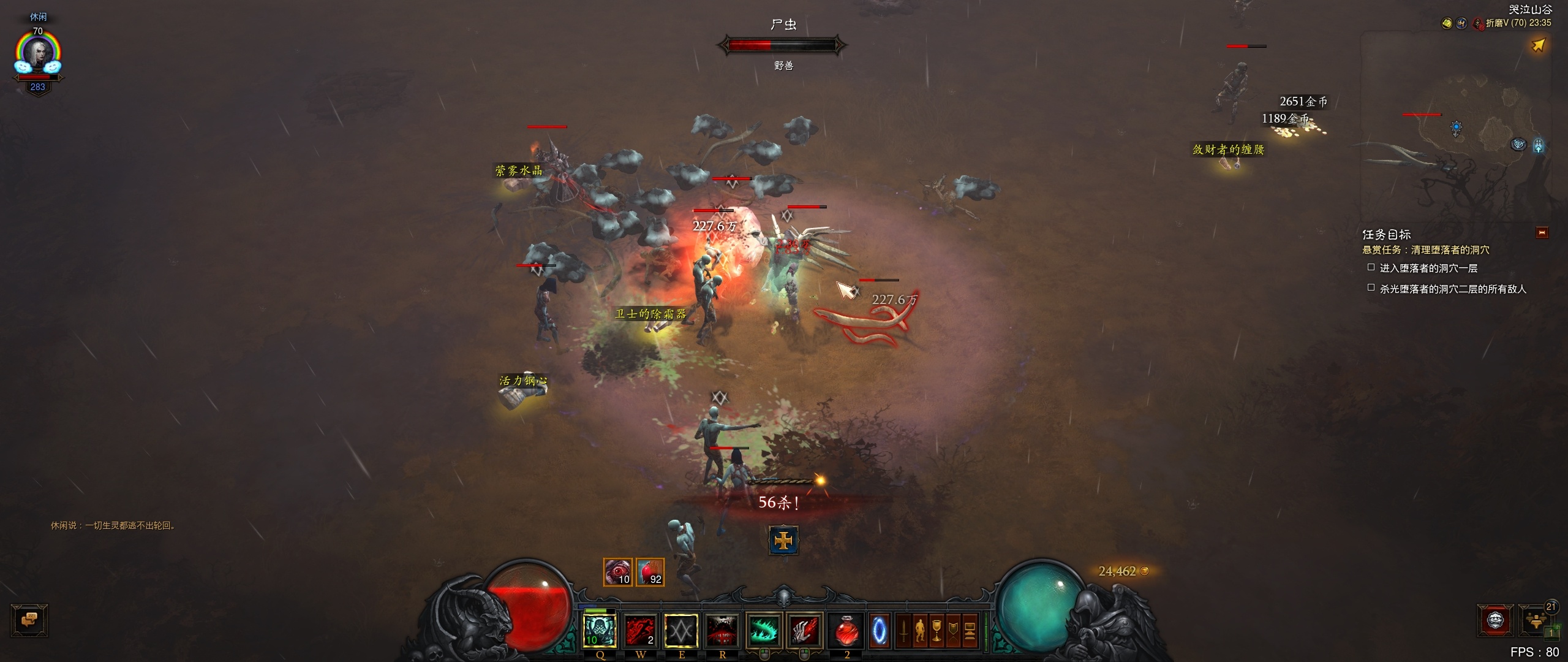Use the red Blood Rush skill

click(x=641, y=630)
